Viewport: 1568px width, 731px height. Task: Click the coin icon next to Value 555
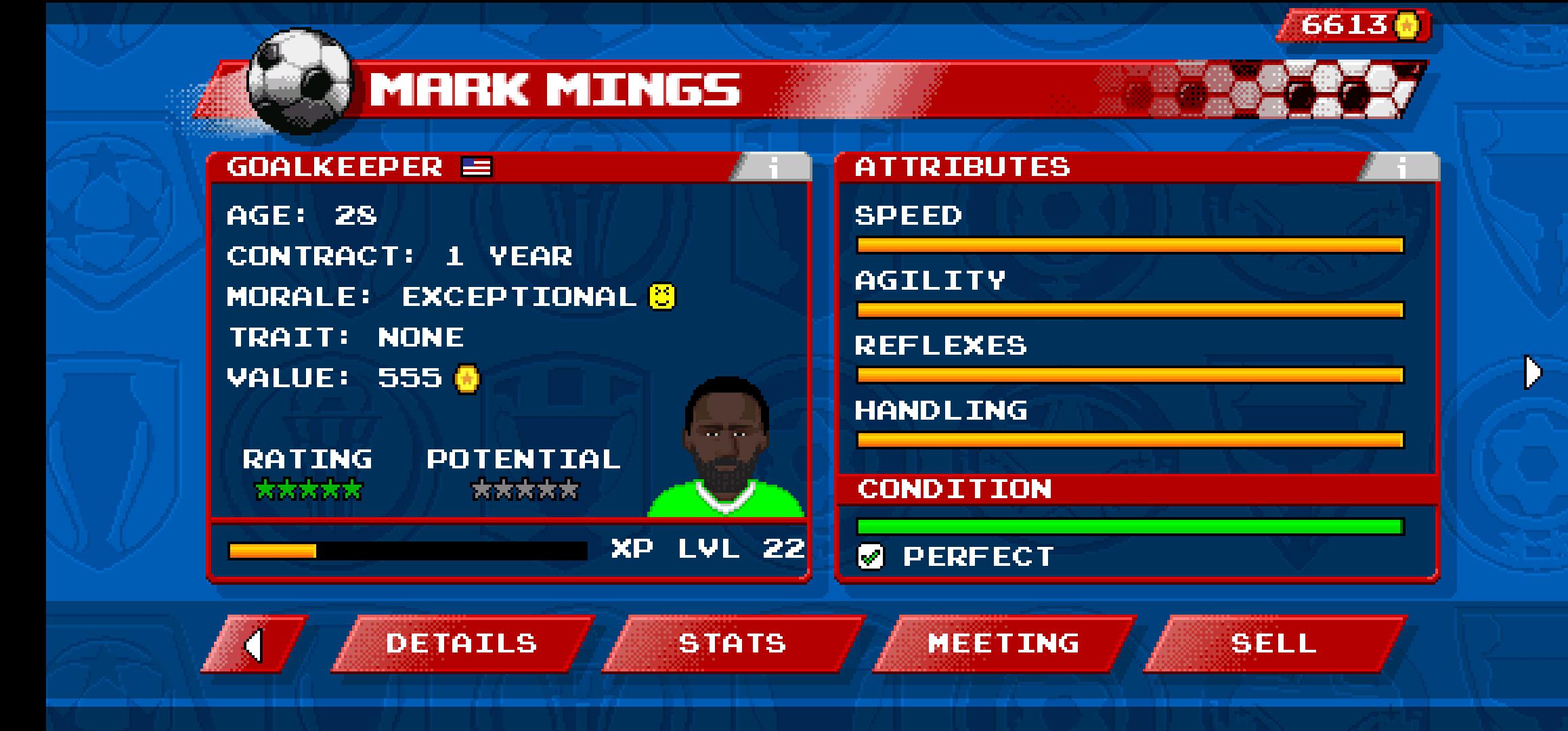point(466,379)
